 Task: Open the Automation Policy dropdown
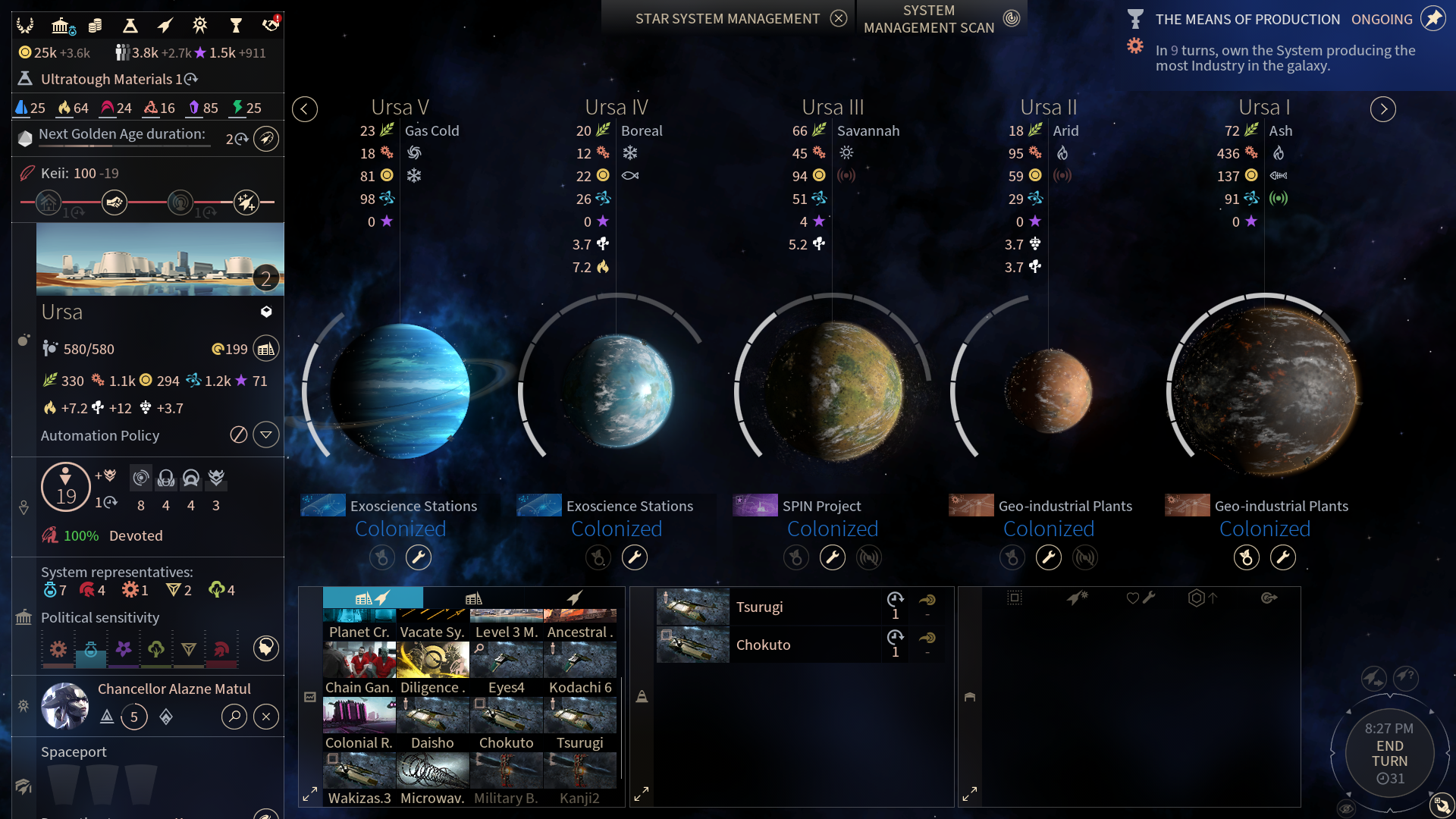pyautogui.click(x=266, y=435)
